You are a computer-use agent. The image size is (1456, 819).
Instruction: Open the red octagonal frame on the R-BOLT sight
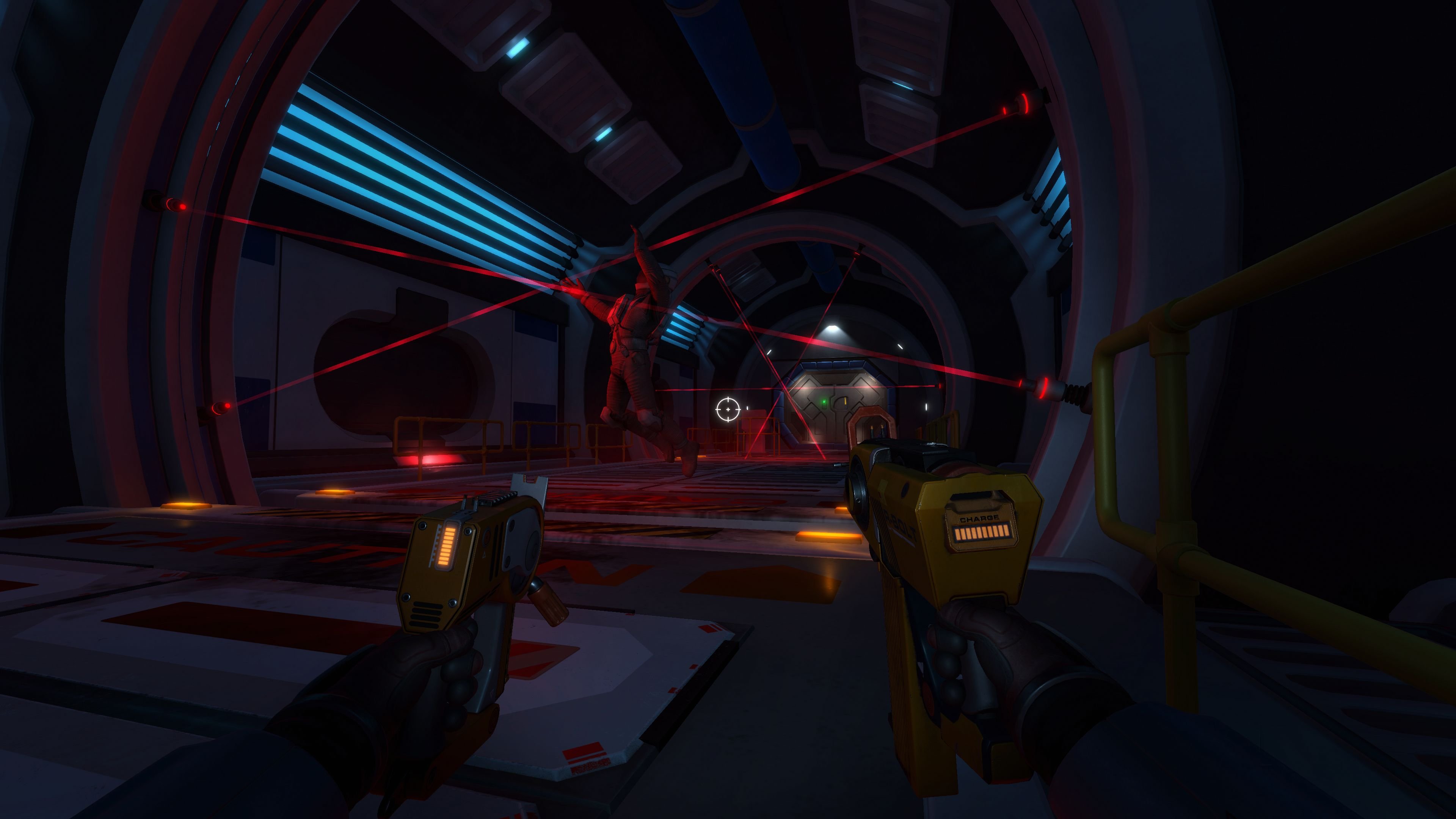(x=870, y=421)
